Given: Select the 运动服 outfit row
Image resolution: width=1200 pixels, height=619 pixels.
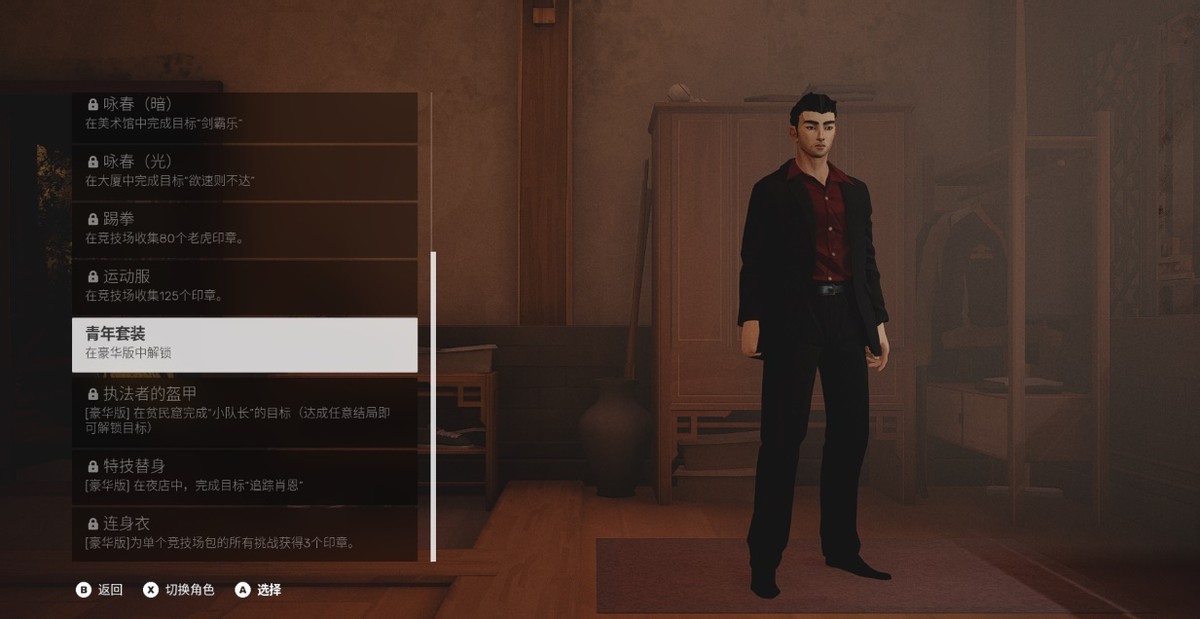Looking at the screenshot, I should [245, 286].
